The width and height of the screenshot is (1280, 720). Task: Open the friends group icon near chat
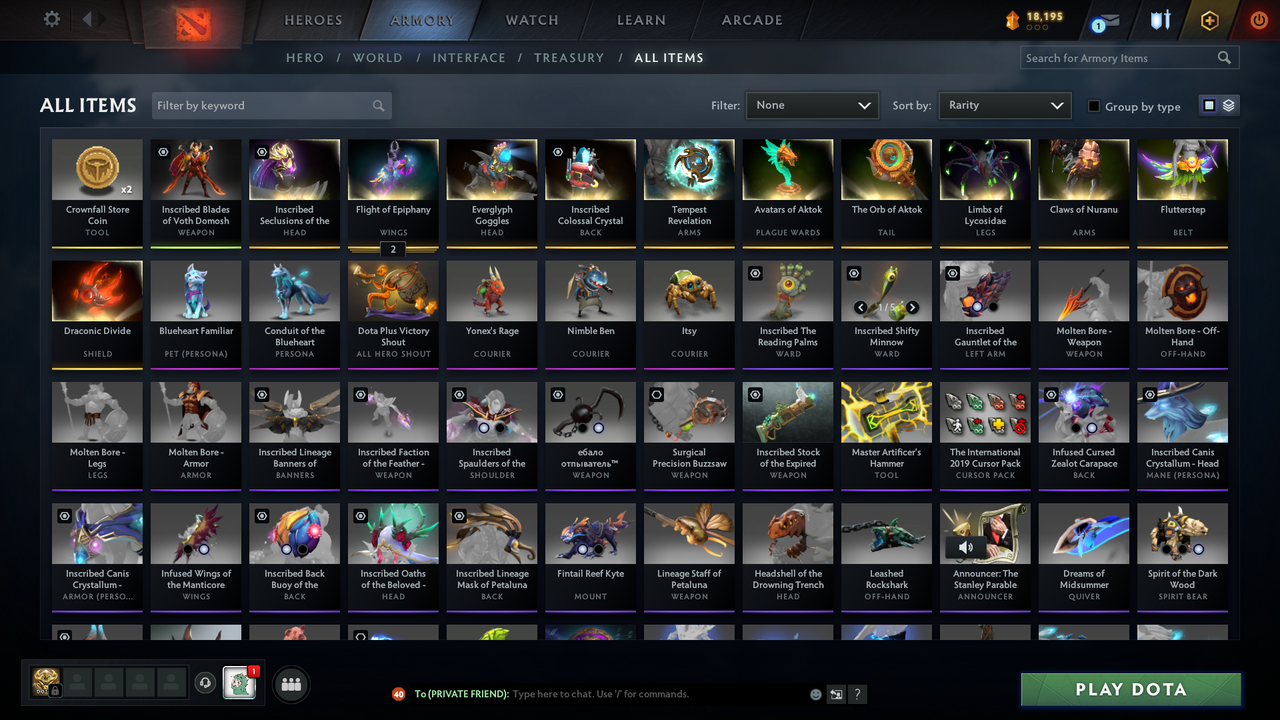(x=291, y=684)
